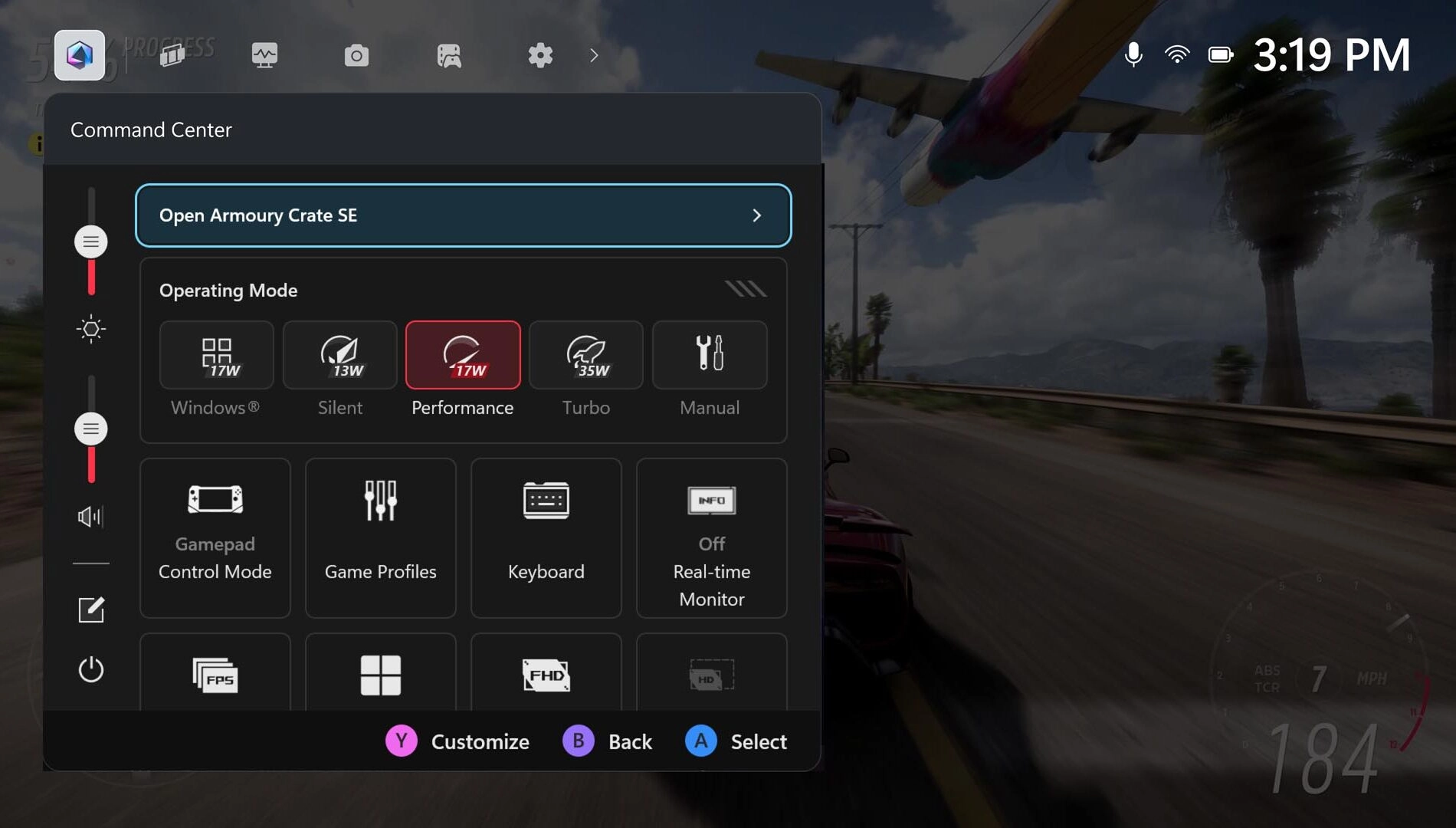Select Turbo operating mode
Viewport: 1456px width, 828px height.
point(585,355)
